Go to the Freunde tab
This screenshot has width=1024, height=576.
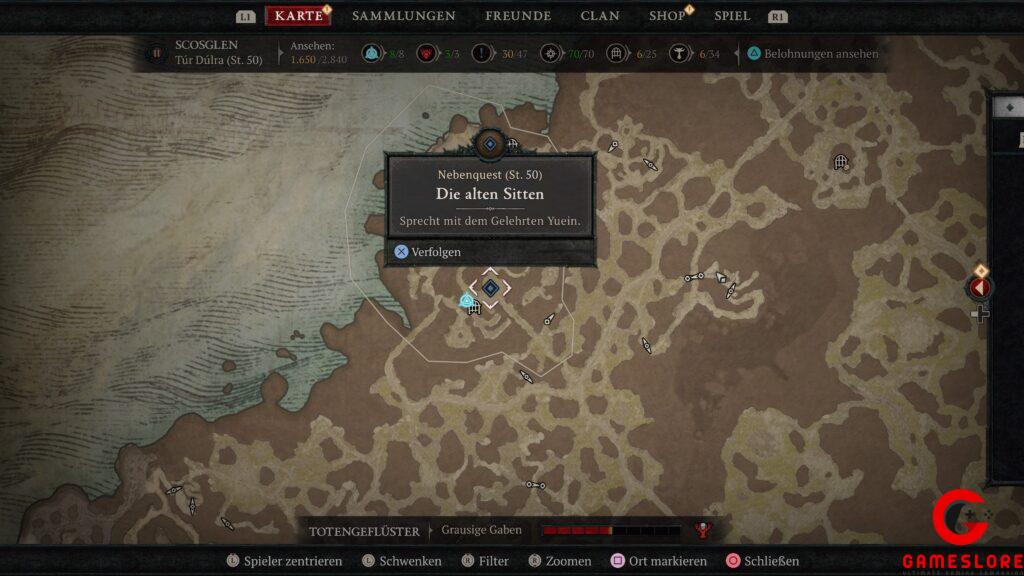pos(518,16)
